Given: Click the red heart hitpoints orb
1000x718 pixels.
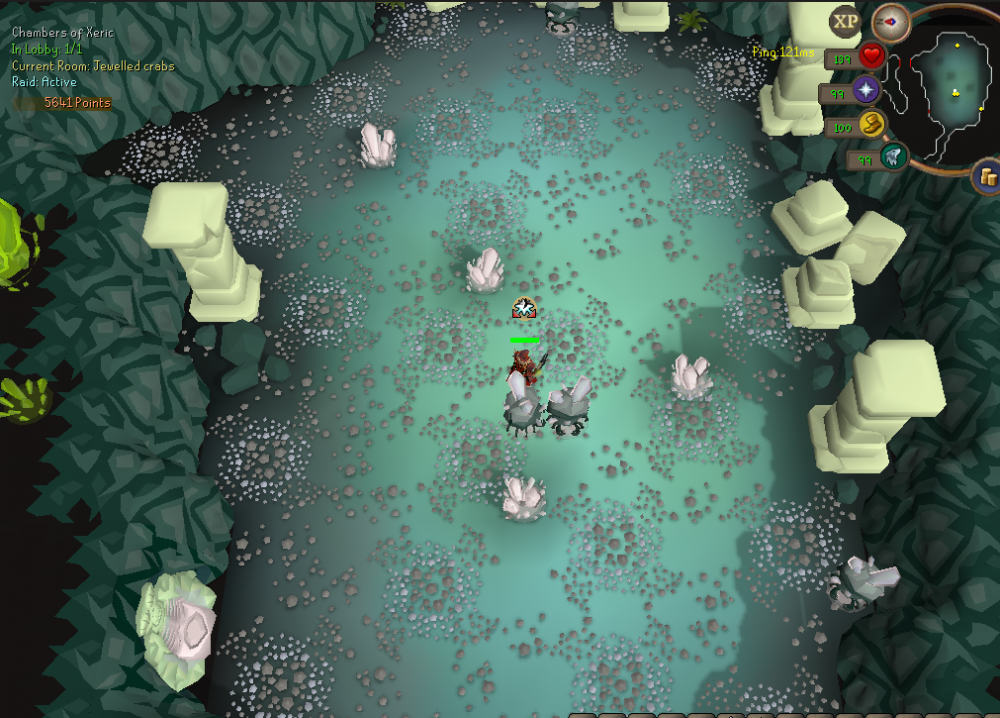Looking at the screenshot, I should click(871, 56).
